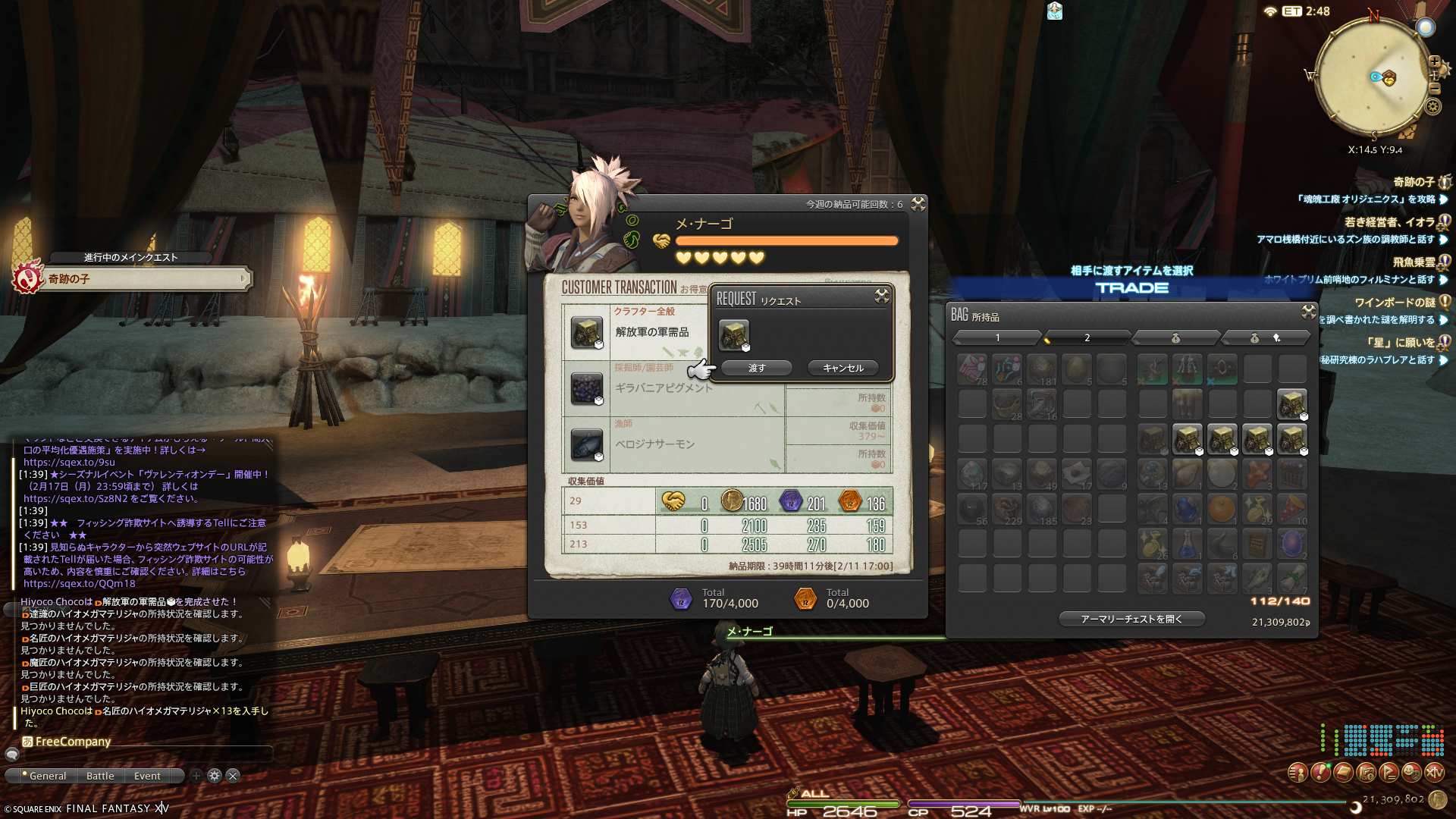
Task: Close the BAG inventory window
Action: (1308, 312)
